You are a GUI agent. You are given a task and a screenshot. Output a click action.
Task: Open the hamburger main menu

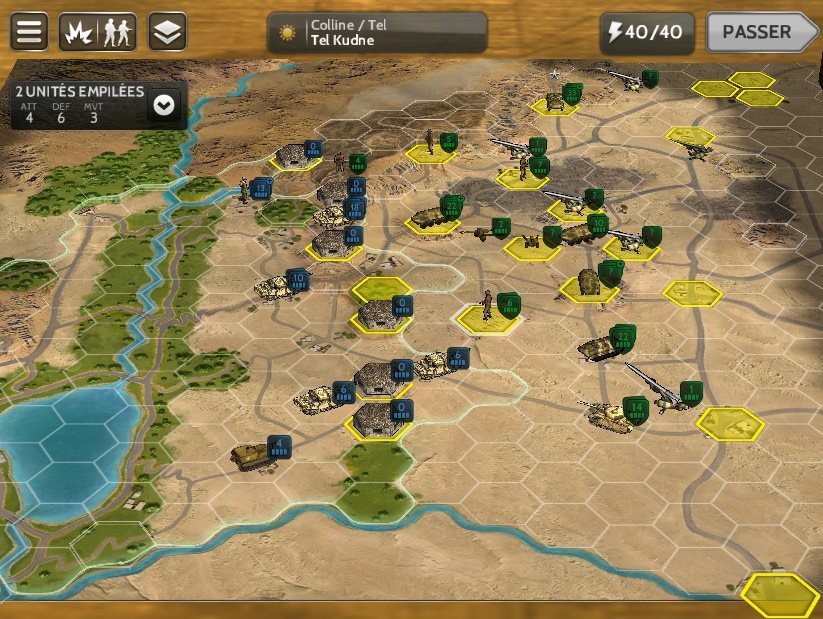30,32
